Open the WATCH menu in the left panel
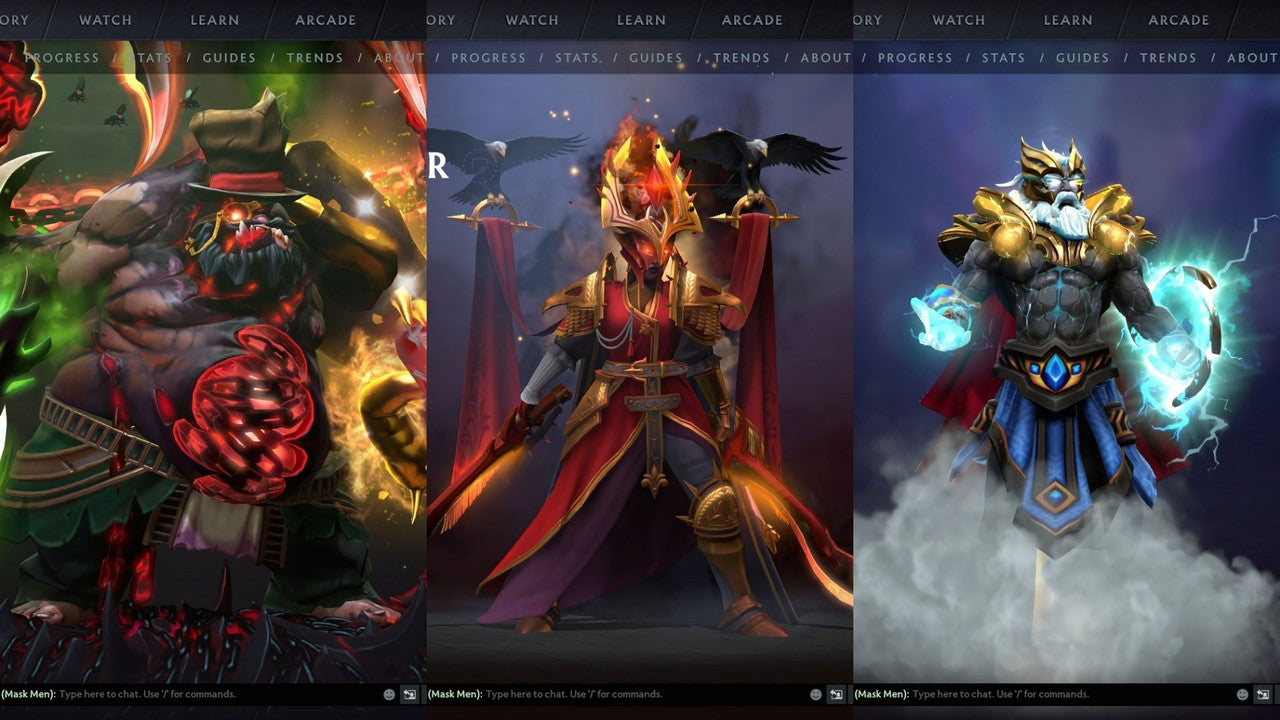 click(x=104, y=19)
